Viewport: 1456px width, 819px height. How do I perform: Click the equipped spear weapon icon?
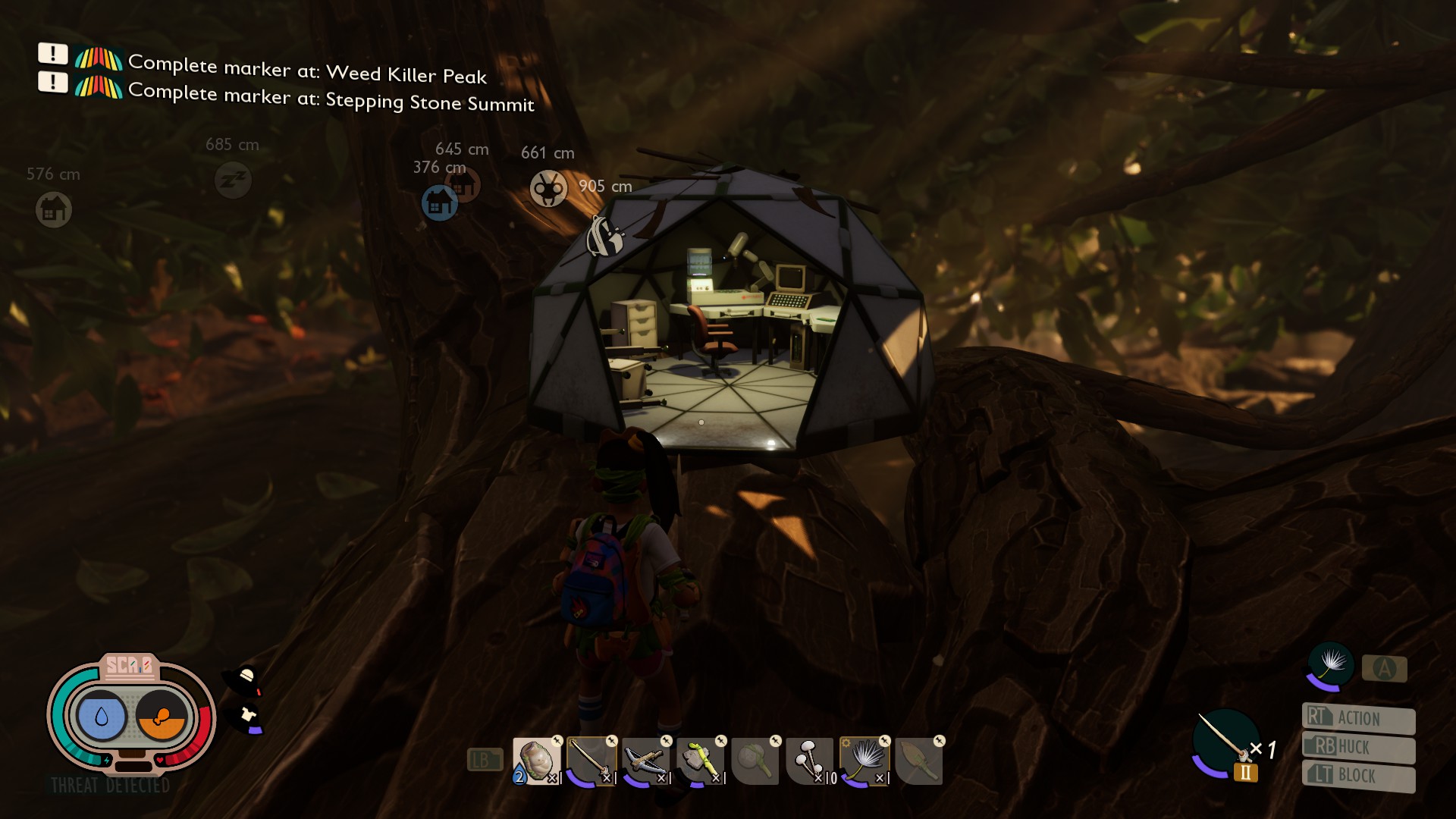point(1225,742)
